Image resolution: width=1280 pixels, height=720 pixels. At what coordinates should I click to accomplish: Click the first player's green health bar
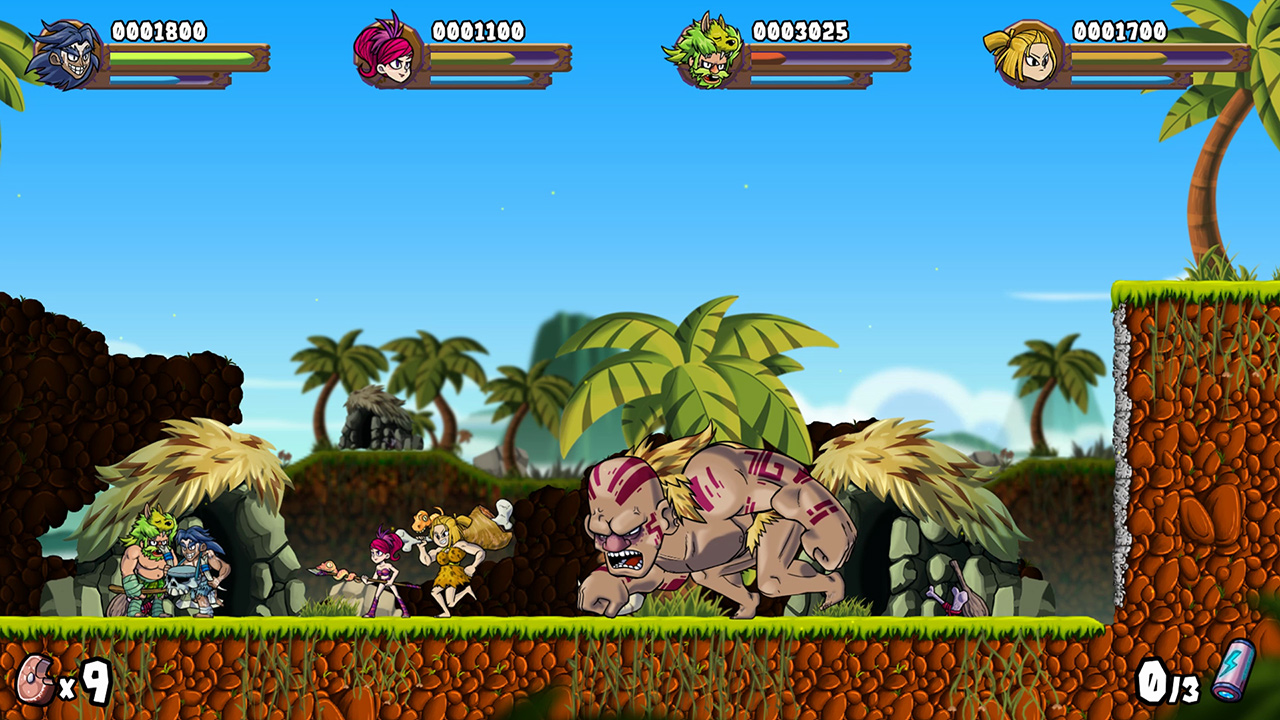[x=180, y=56]
